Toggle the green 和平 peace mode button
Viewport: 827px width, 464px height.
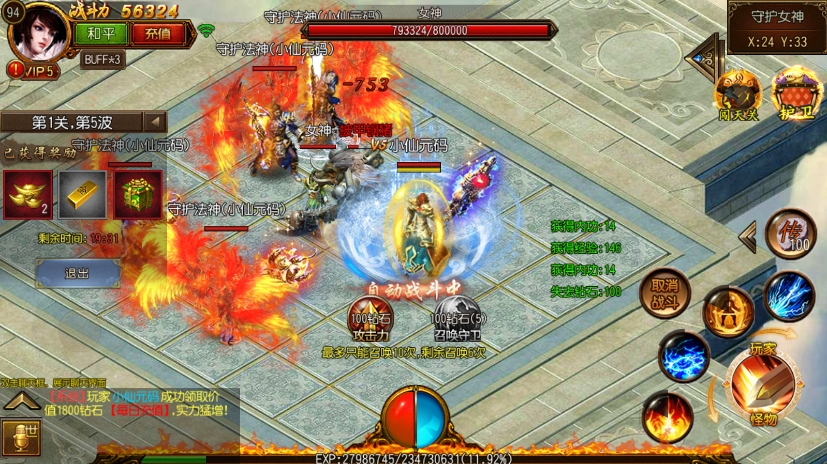tap(100, 33)
